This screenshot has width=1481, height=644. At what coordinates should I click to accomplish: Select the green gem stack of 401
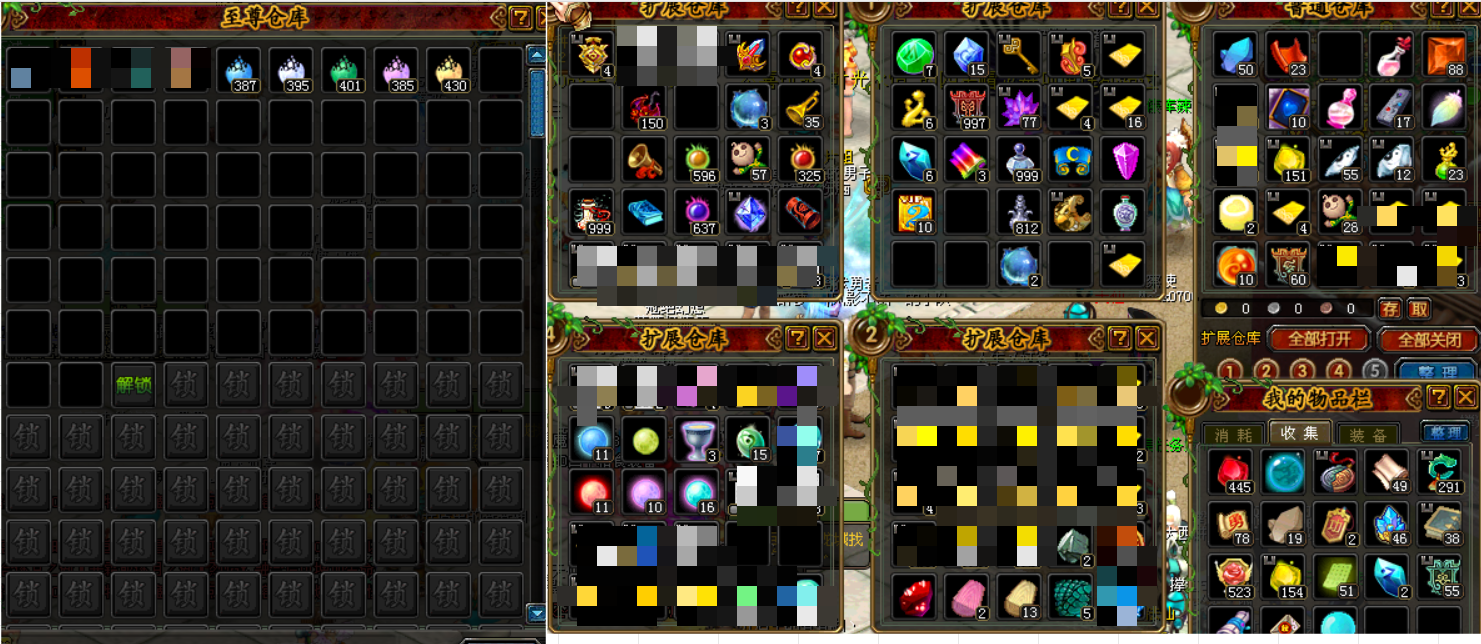coord(344,71)
